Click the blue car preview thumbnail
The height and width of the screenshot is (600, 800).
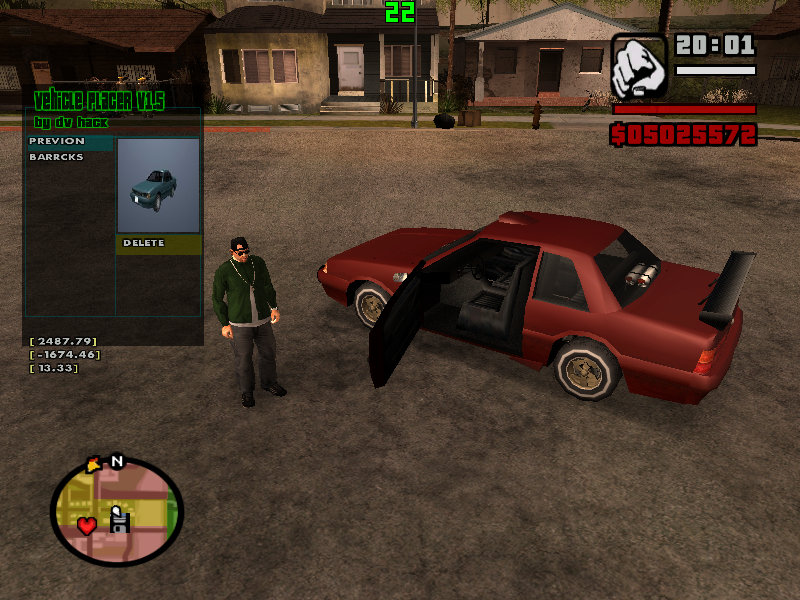(x=158, y=186)
